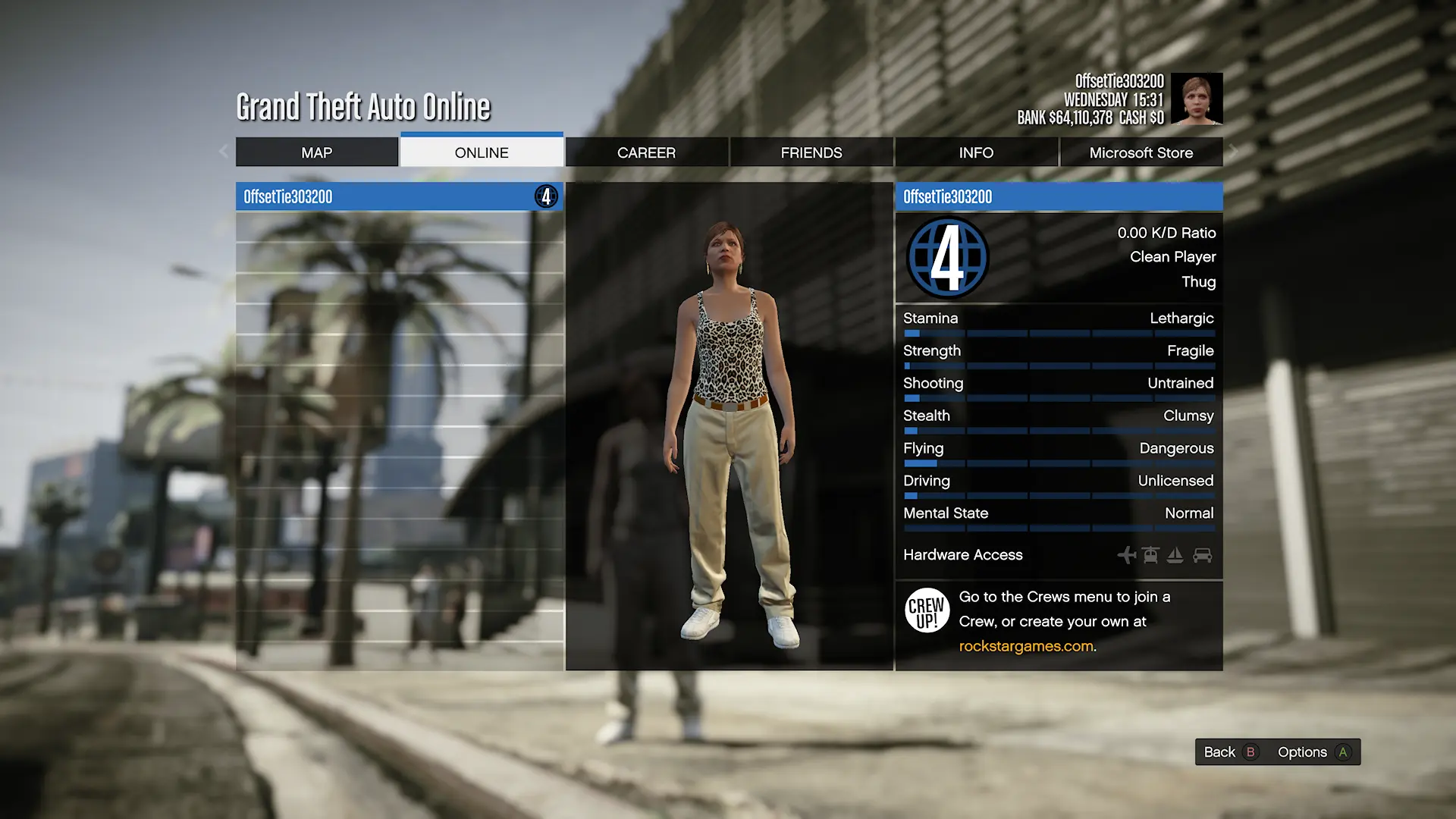
Task: Click the Back B button
Action: click(x=1228, y=752)
